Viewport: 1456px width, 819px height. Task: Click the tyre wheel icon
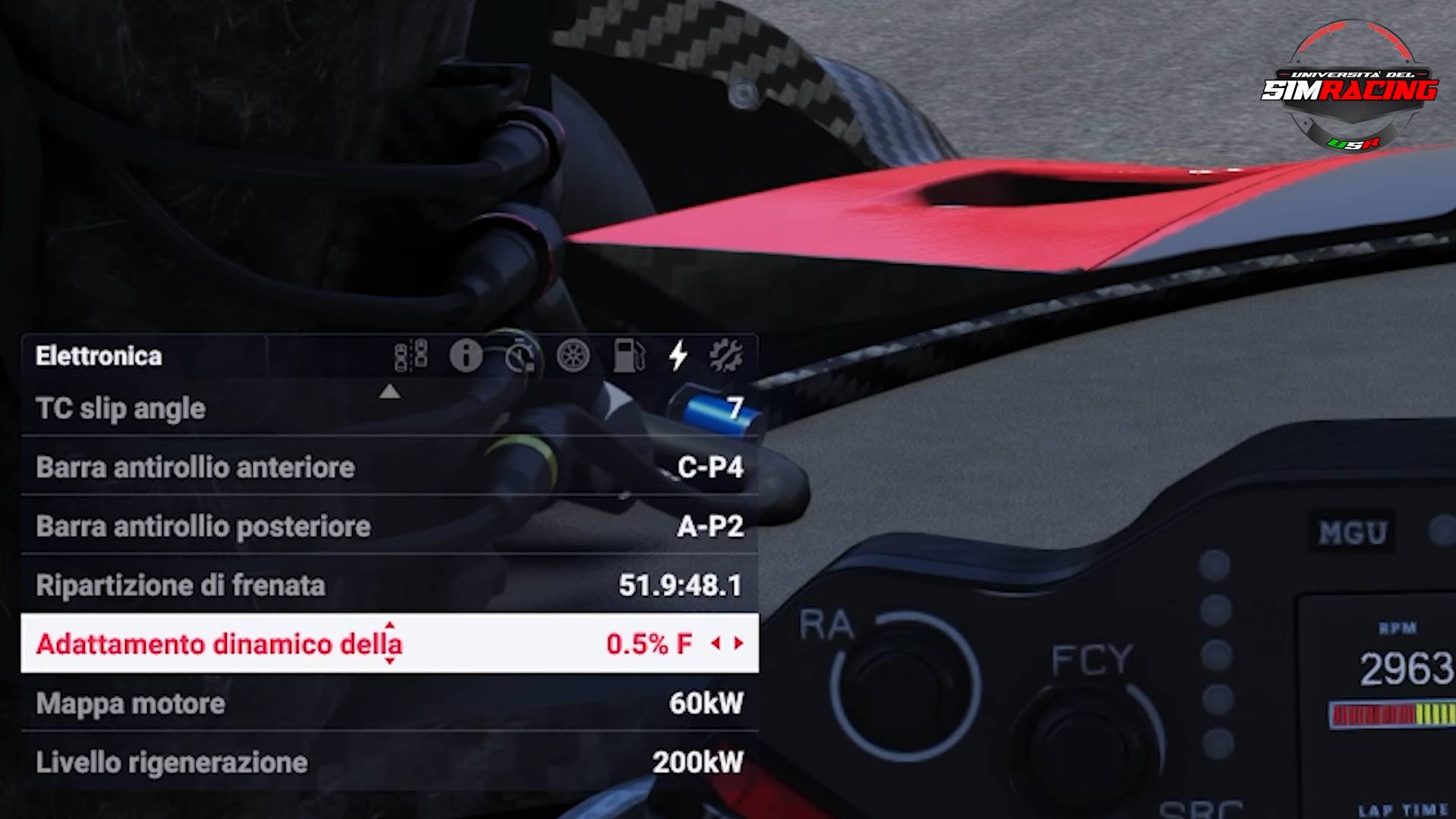[574, 355]
